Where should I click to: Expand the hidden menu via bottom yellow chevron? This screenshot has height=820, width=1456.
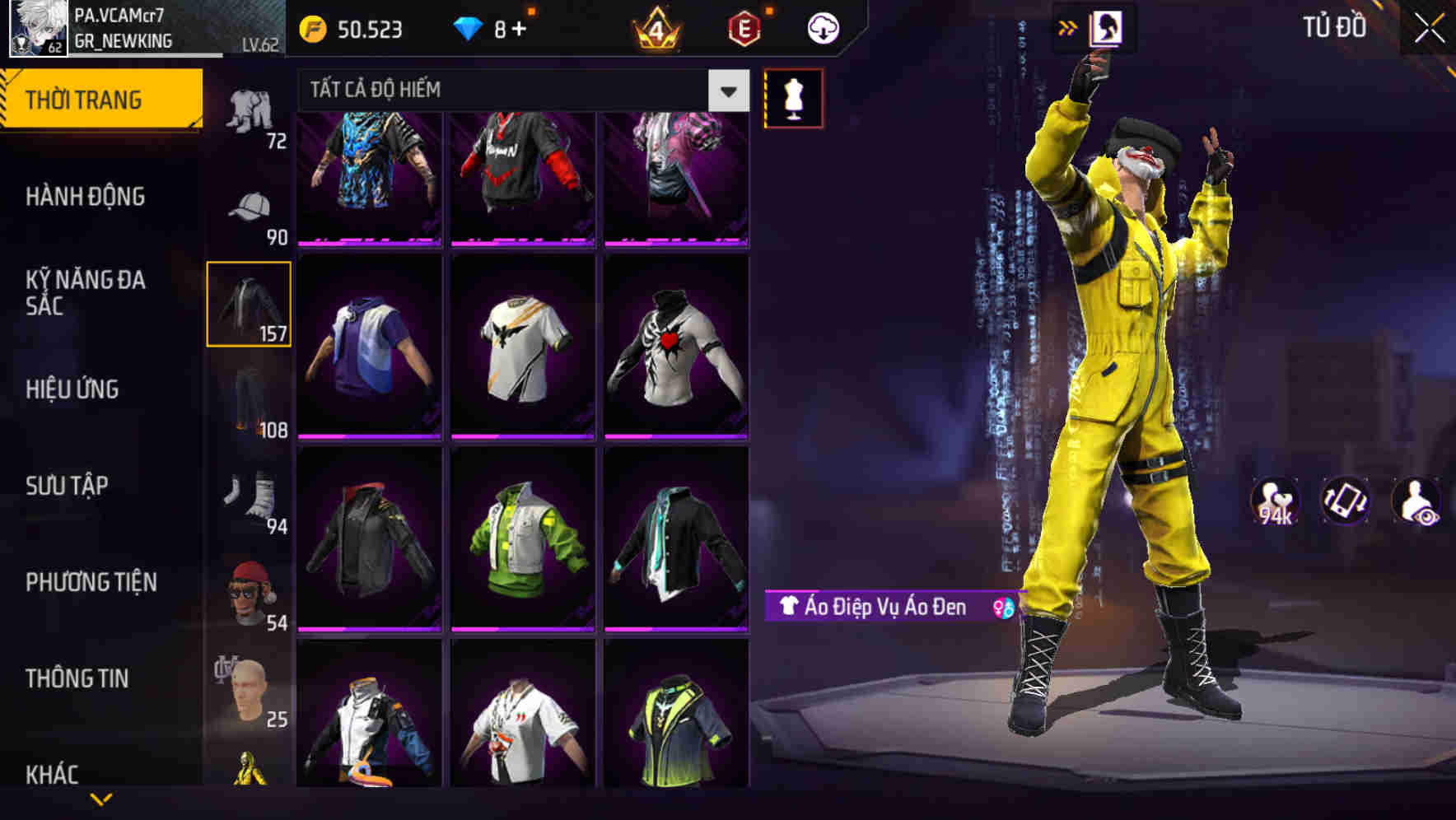pos(99,797)
